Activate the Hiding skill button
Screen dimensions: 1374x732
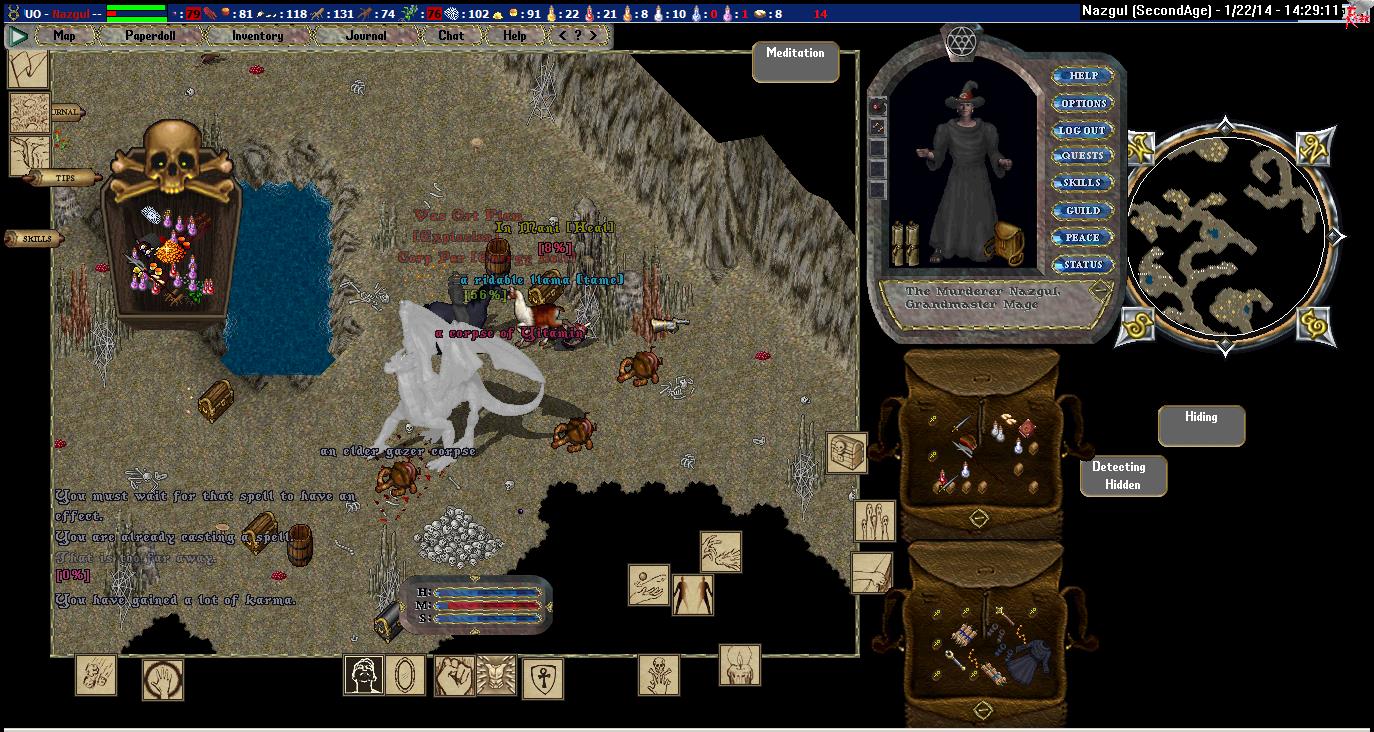click(x=1201, y=425)
